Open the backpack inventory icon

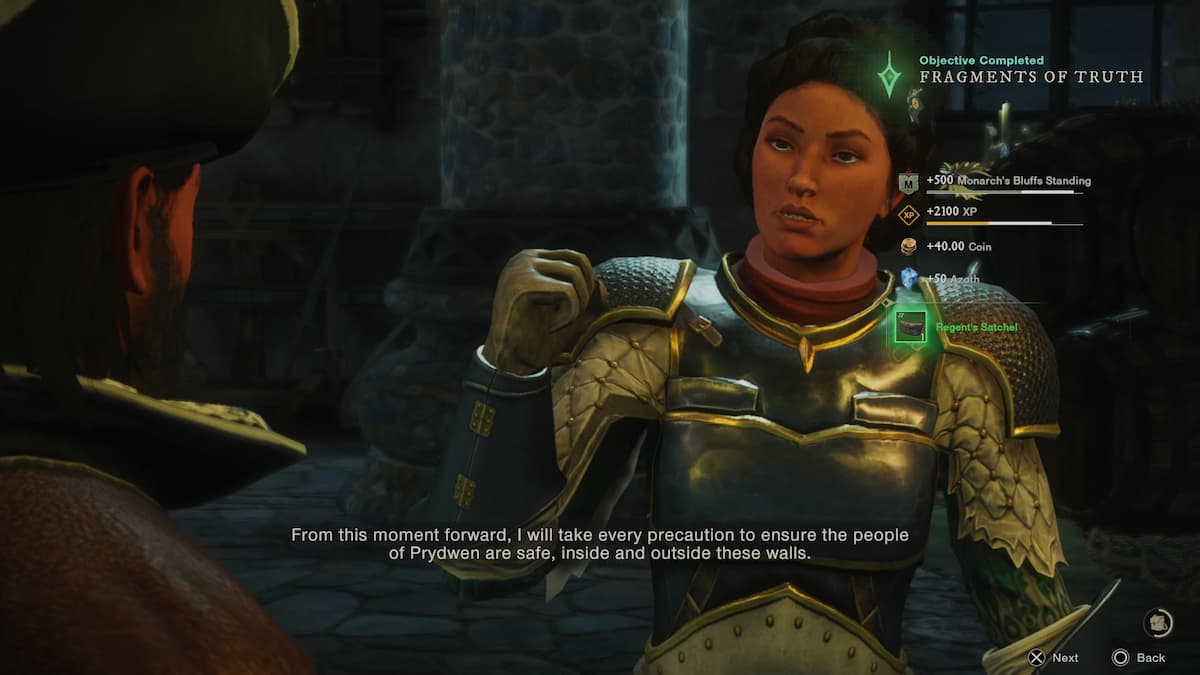(x=1158, y=623)
